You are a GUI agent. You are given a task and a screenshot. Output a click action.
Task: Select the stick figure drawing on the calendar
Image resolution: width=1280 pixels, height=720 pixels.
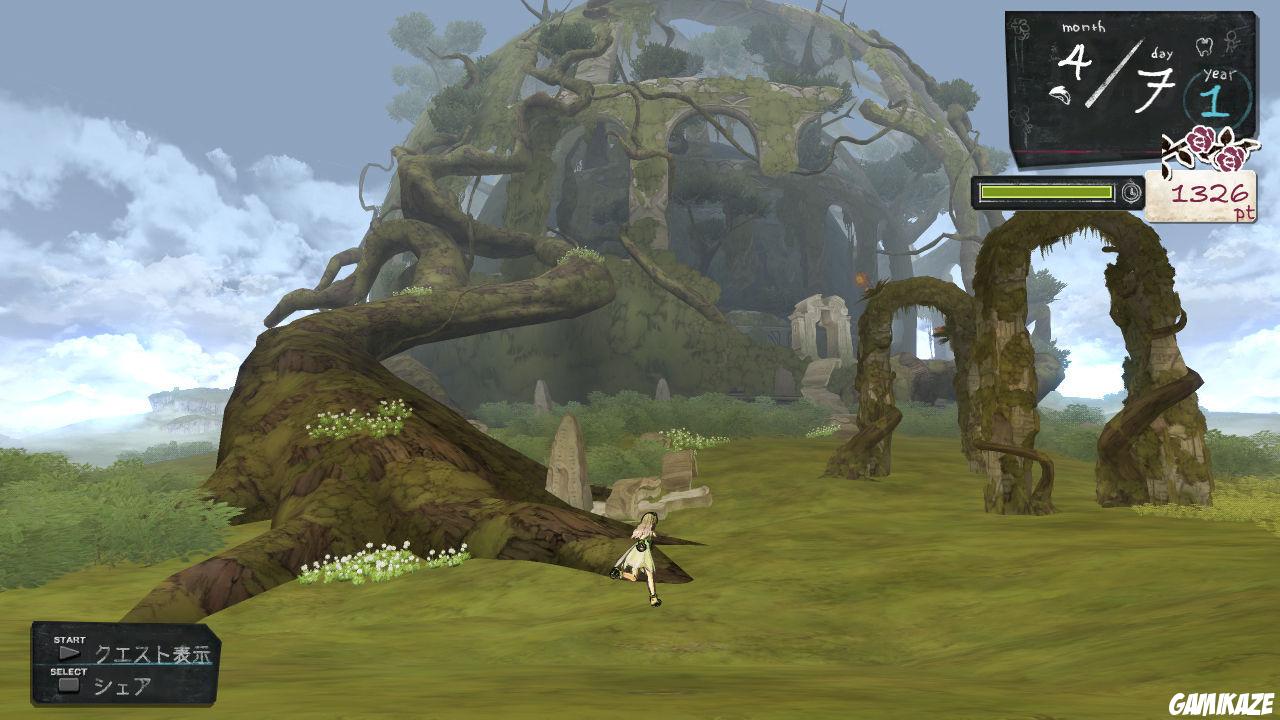point(1232,42)
